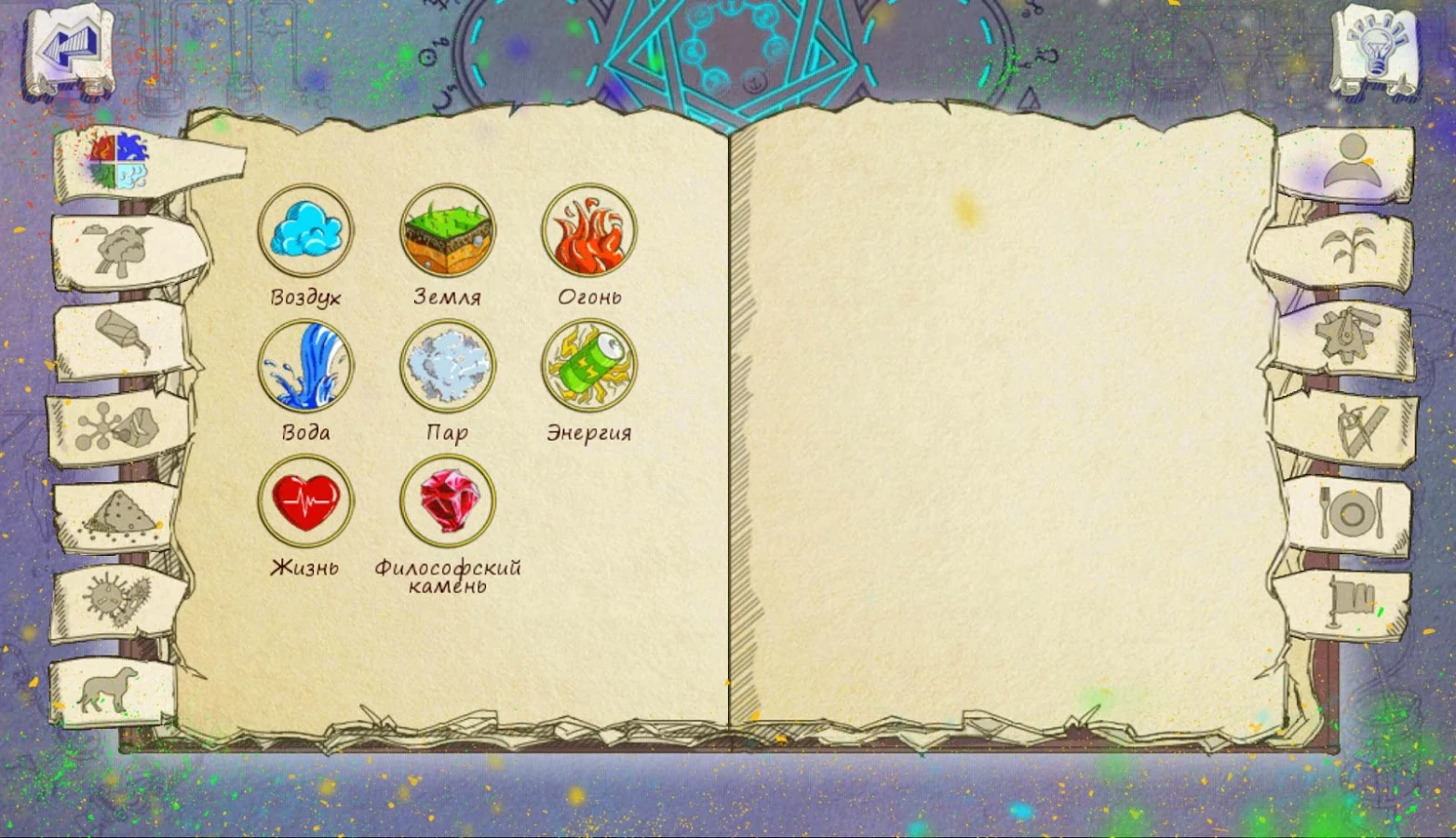Open the bottle category tab

coord(123,337)
